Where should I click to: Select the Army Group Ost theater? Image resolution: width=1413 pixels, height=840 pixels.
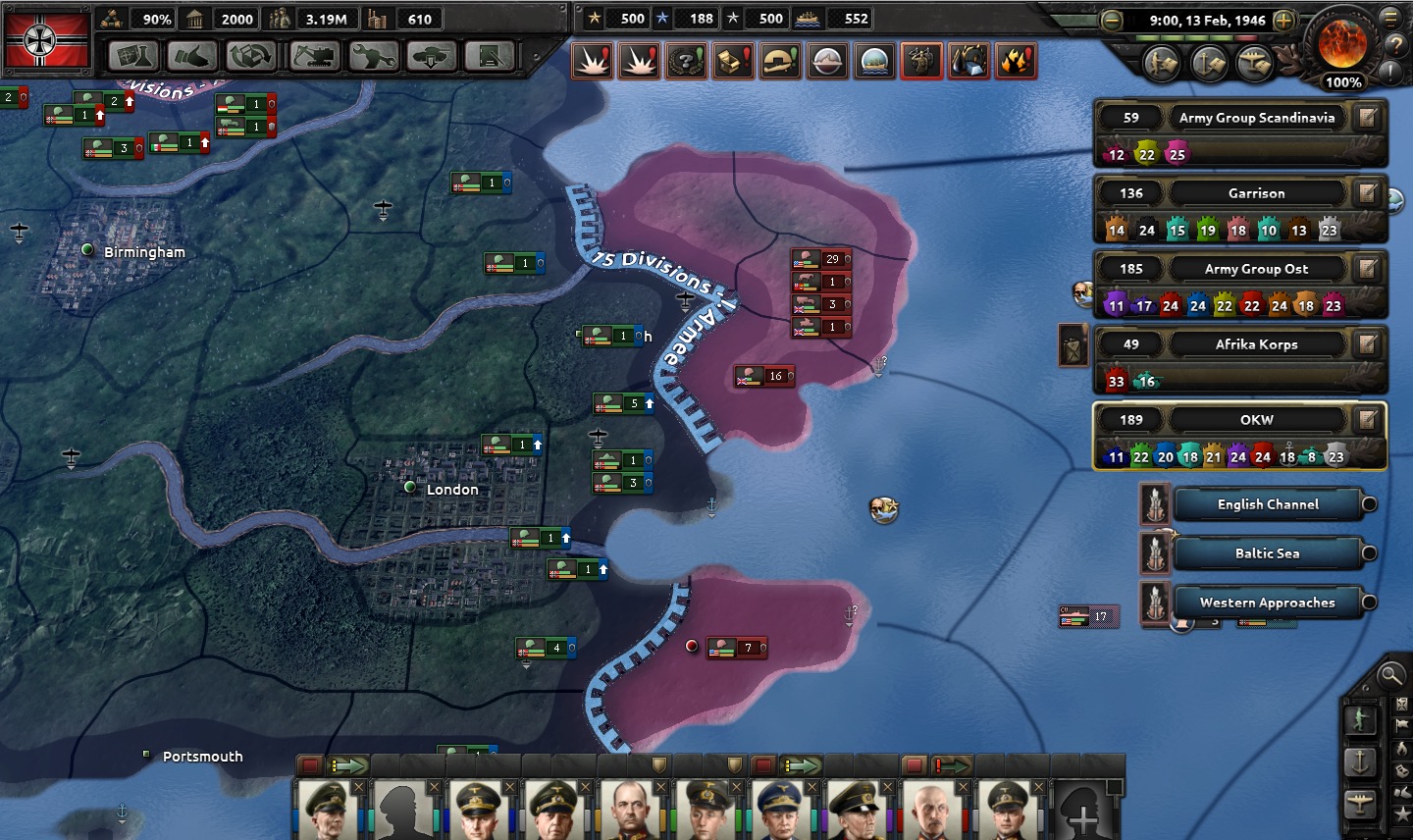pos(1256,269)
